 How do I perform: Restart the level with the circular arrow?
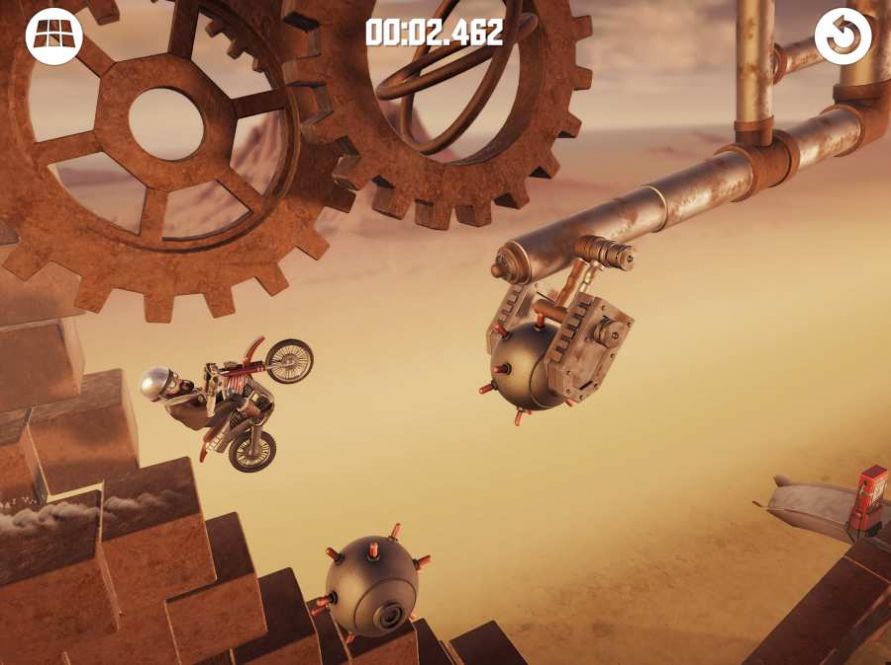pos(843,36)
